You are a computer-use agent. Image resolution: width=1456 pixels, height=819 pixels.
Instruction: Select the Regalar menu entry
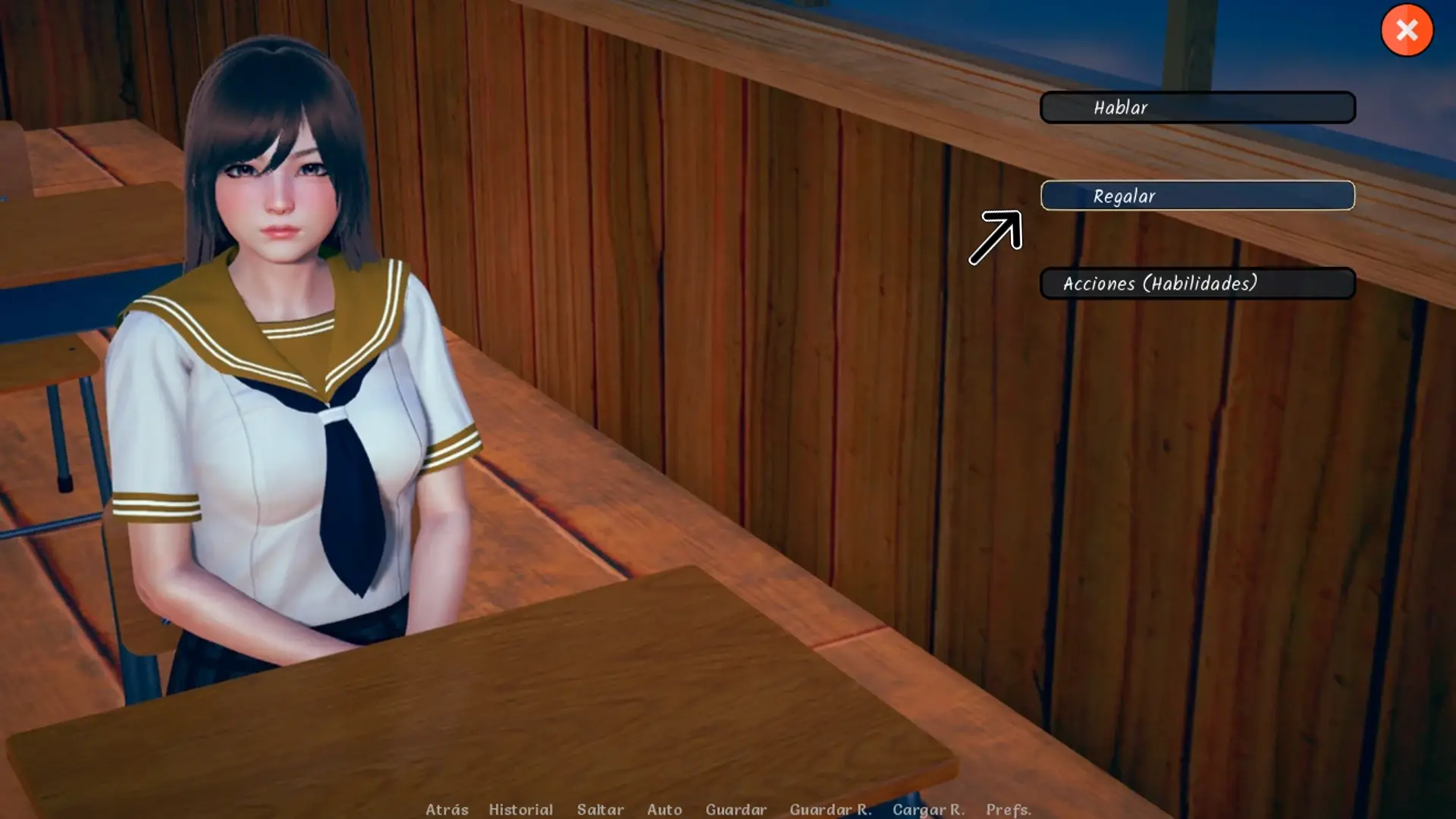(1197, 196)
